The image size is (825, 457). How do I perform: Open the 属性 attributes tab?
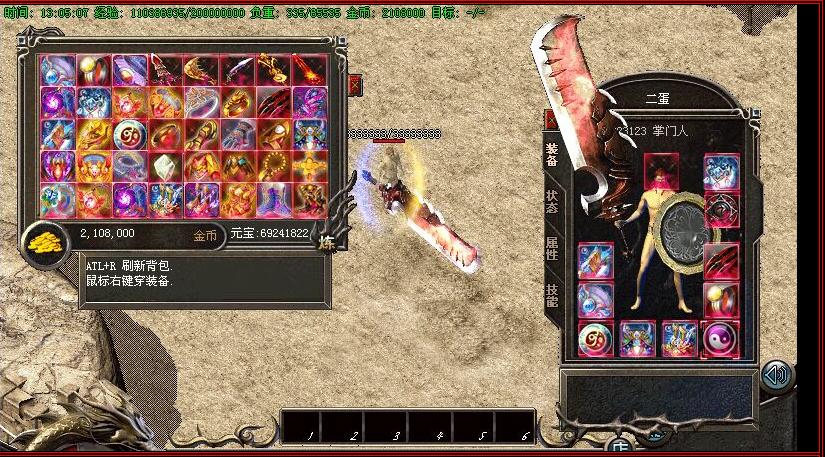[552, 248]
